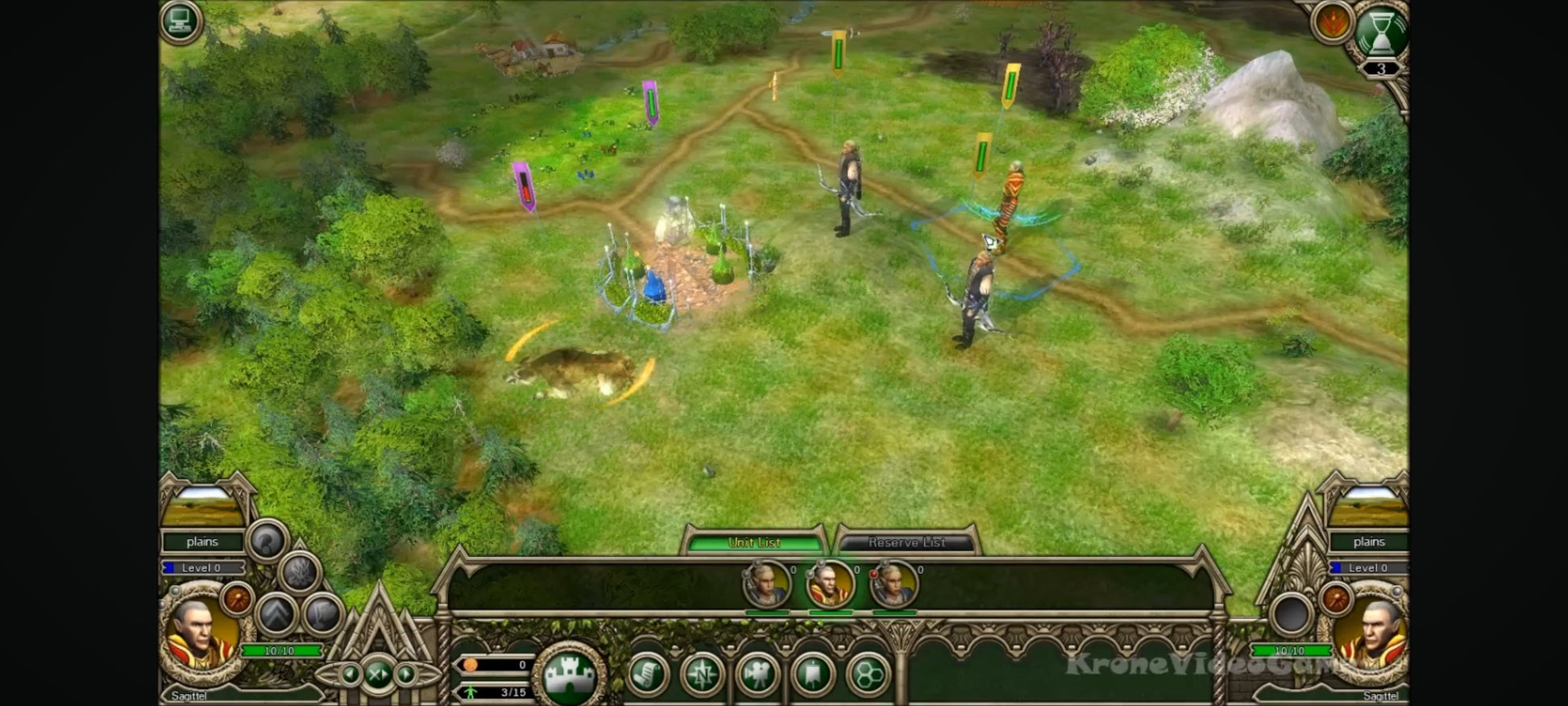This screenshot has width=1568, height=706.
Task: End the turn with the hourglass button
Action: [x=1380, y=32]
